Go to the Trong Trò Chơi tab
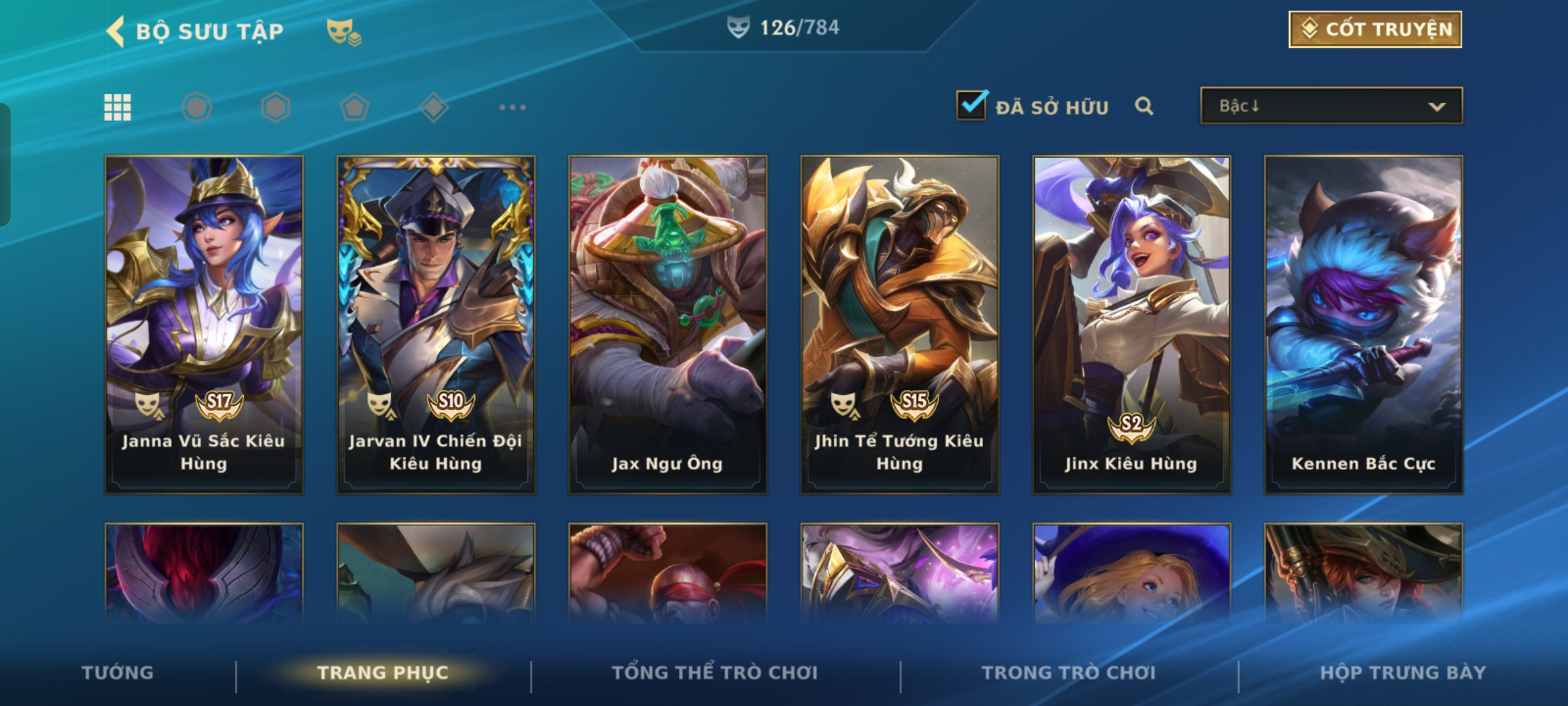 [x=1069, y=672]
